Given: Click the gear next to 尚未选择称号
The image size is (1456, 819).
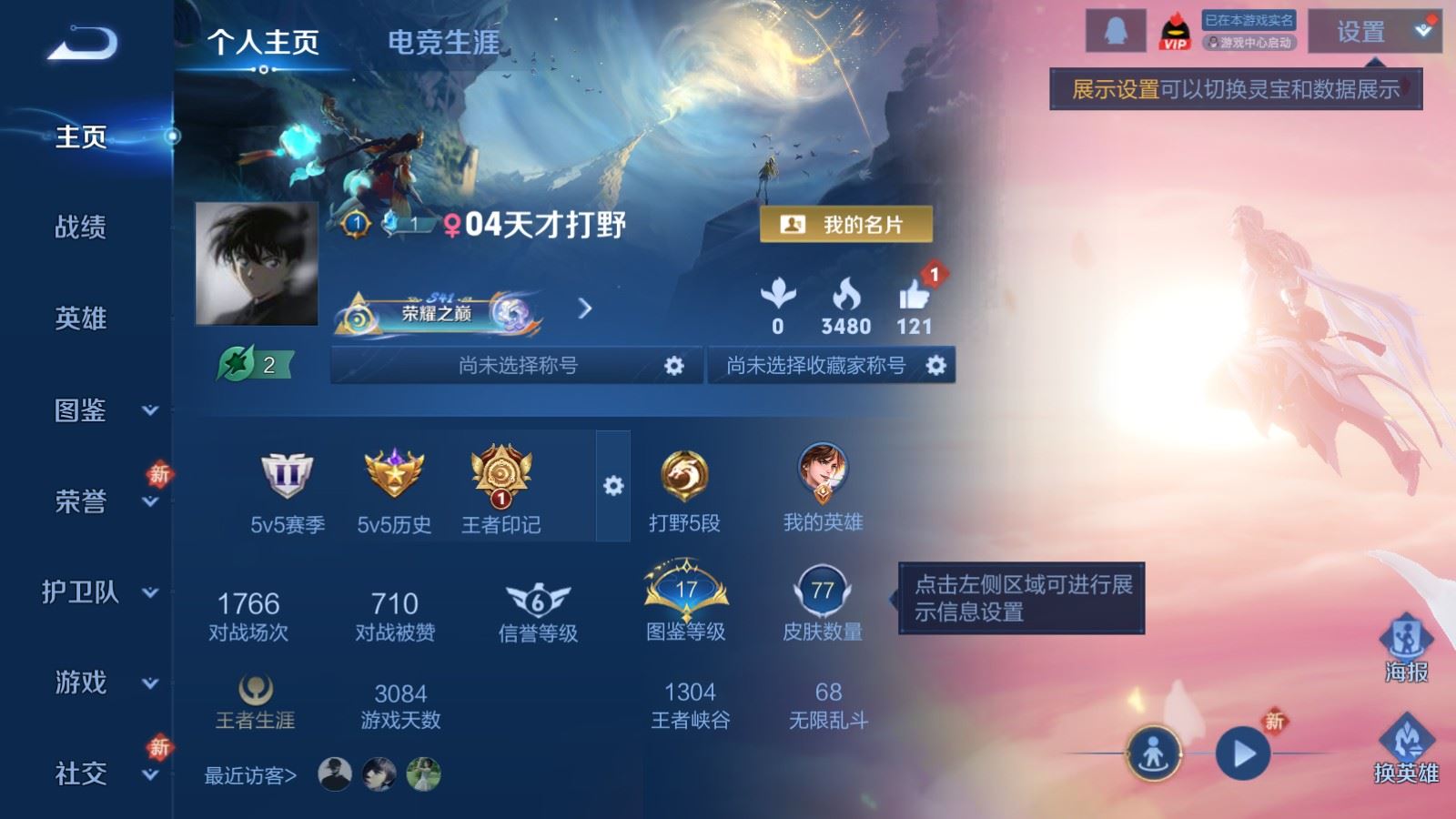Looking at the screenshot, I should tap(673, 364).
